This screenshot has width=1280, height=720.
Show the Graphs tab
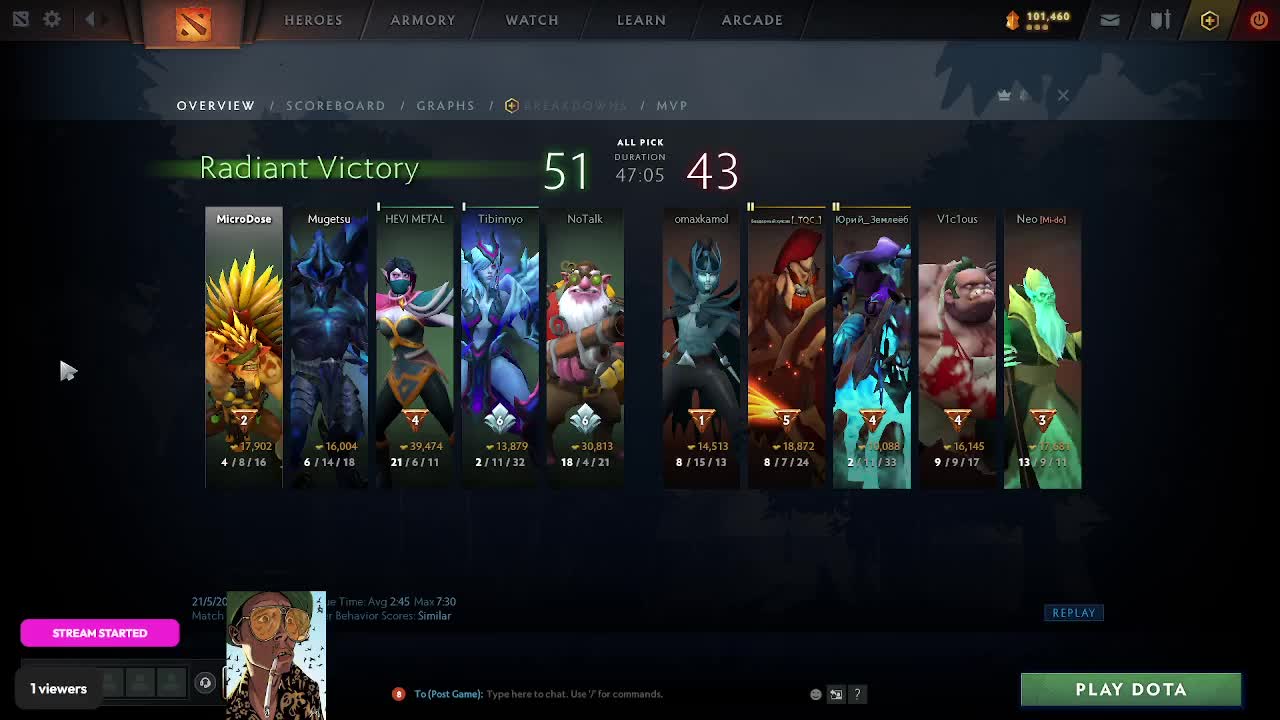[x=446, y=105]
